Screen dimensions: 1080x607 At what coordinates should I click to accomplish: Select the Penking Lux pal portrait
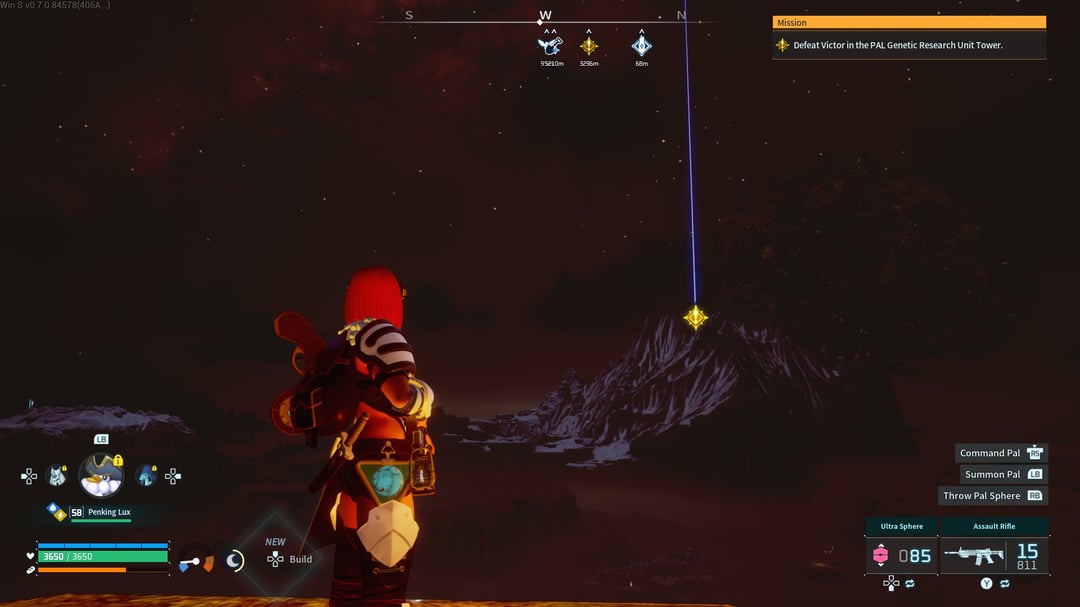click(x=101, y=475)
